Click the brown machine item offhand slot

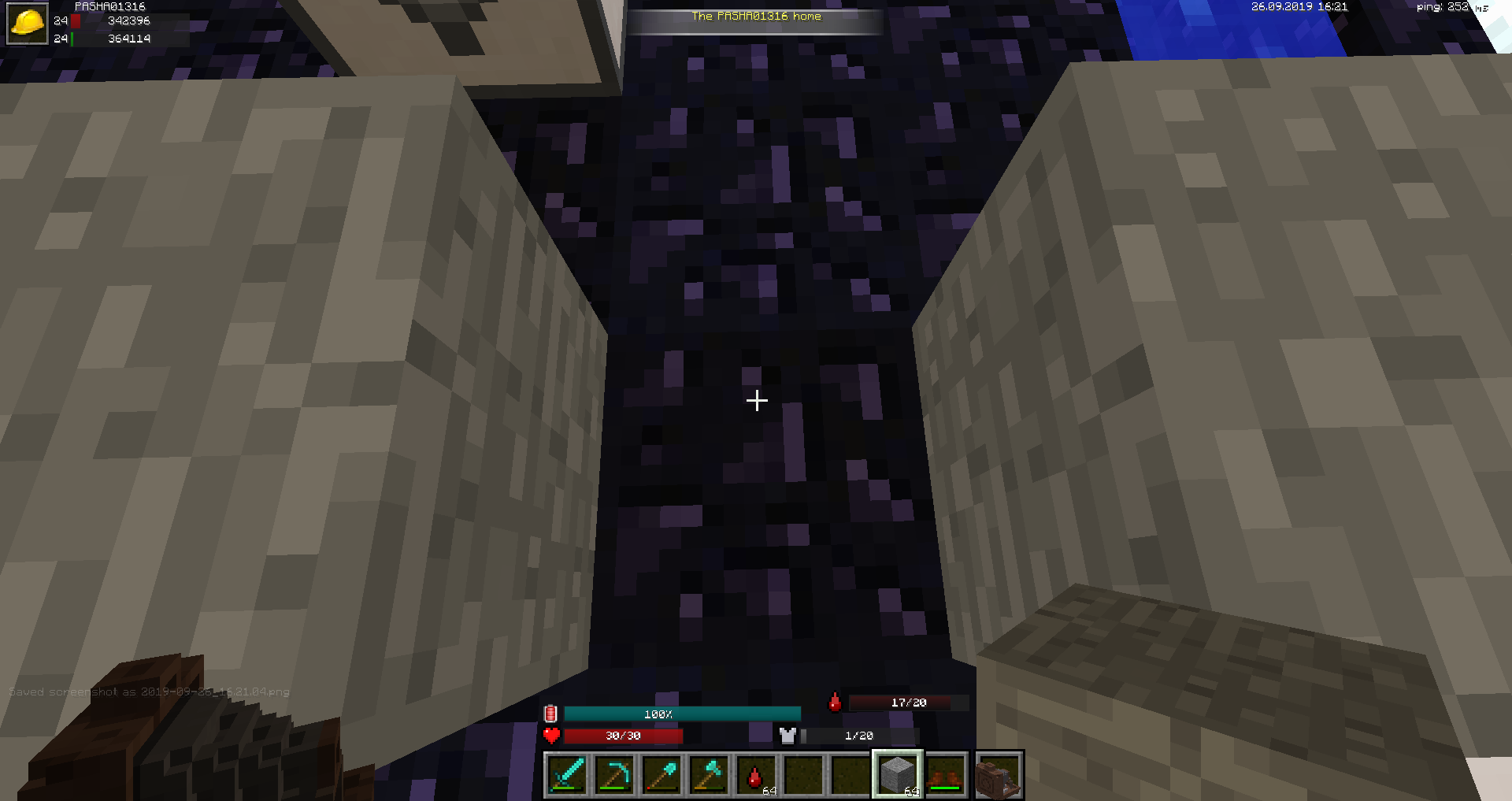coord(999,775)
